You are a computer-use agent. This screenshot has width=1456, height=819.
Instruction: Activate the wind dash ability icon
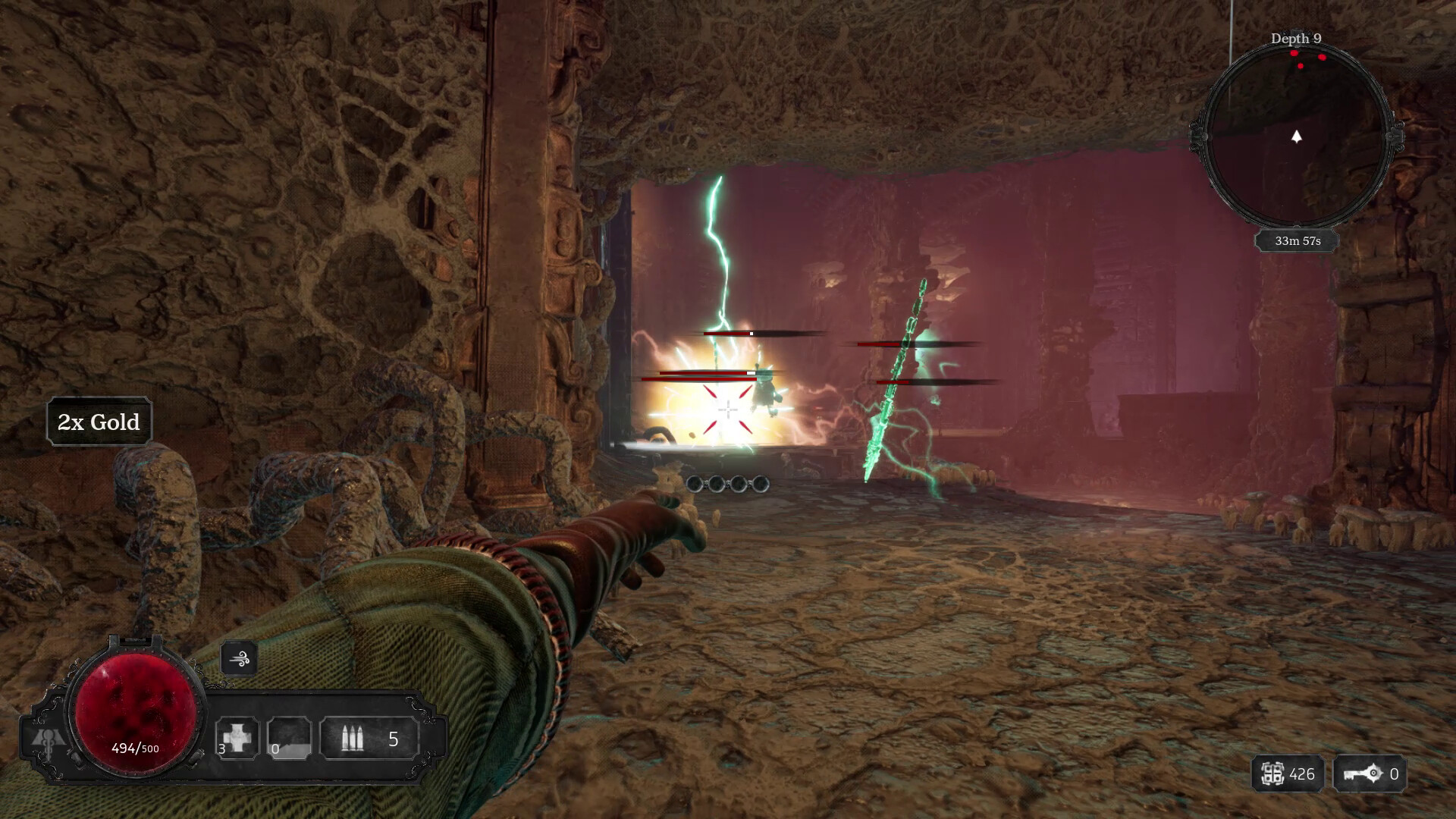coord(239,659)
